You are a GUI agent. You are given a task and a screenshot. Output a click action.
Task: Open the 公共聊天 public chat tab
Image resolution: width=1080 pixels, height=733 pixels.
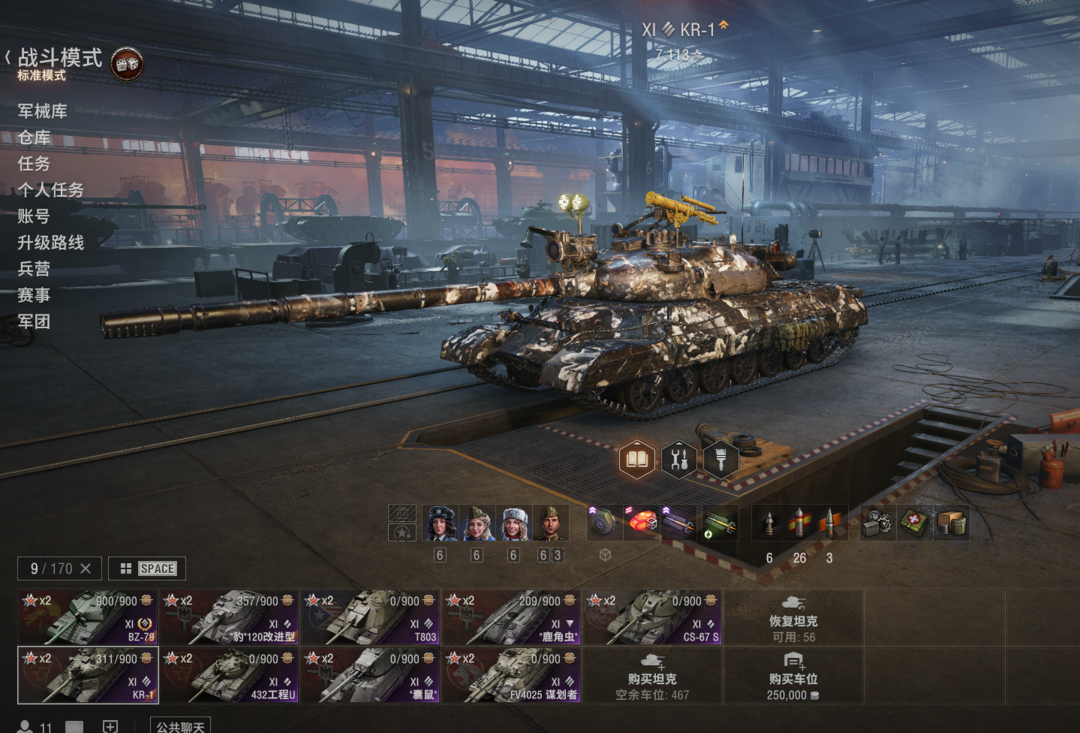180,726
